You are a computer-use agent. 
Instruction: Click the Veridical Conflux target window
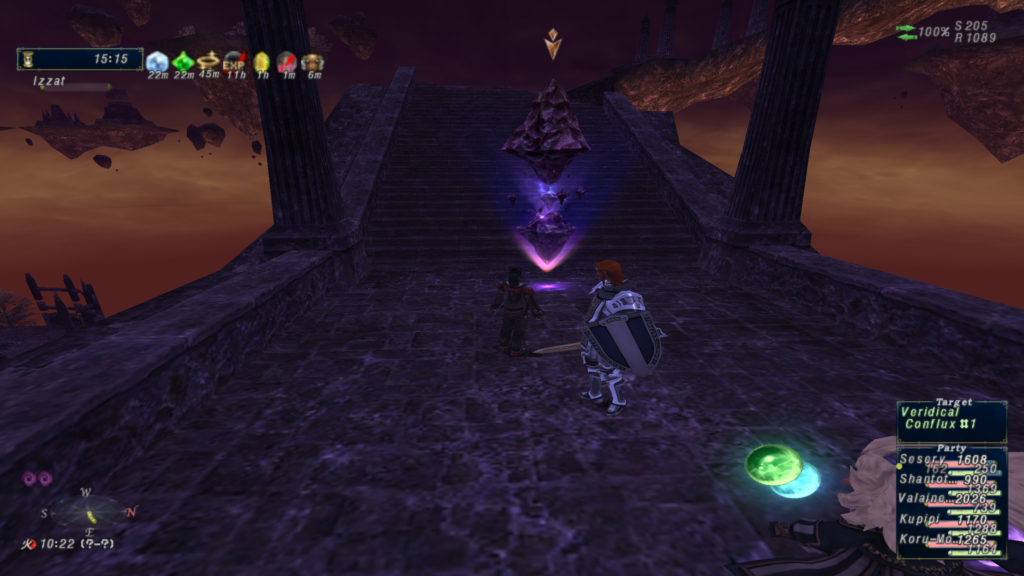(951, 419)
